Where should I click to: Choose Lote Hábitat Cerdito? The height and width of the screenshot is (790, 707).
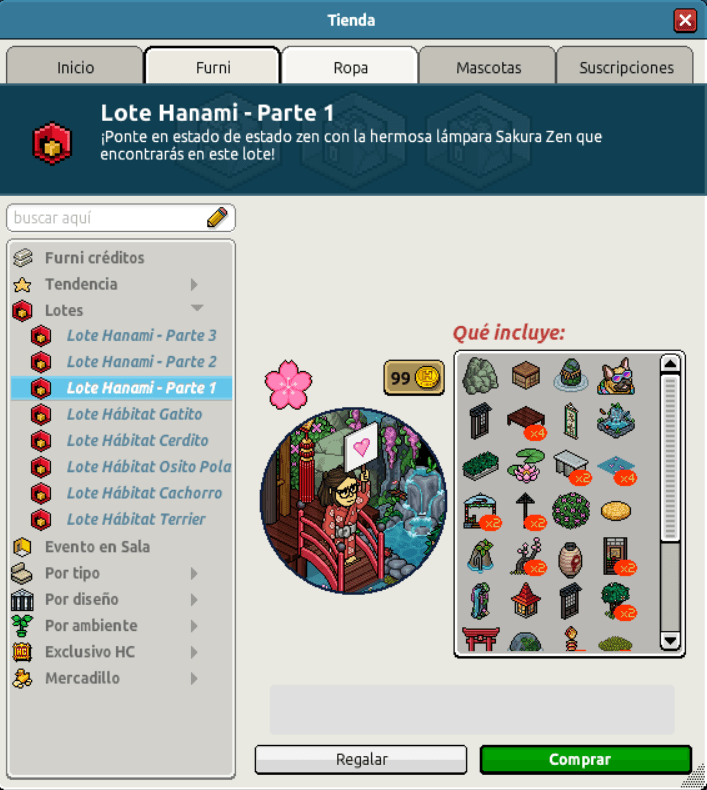click(137, 440)
